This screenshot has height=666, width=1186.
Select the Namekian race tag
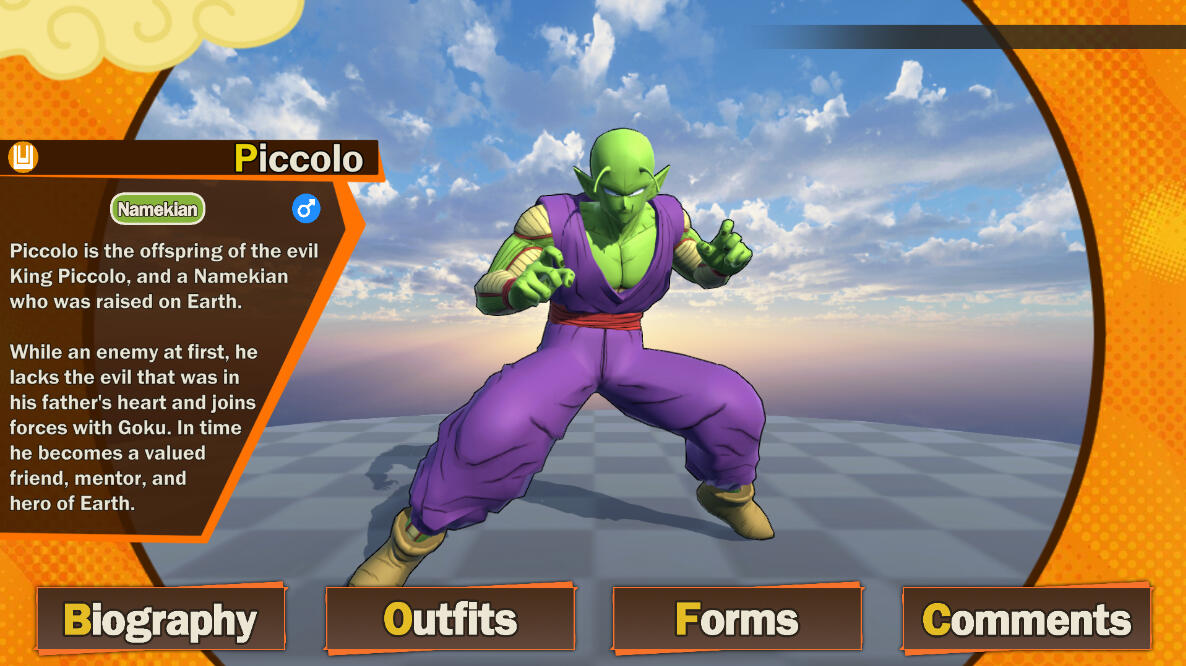[x=157, y=210]
